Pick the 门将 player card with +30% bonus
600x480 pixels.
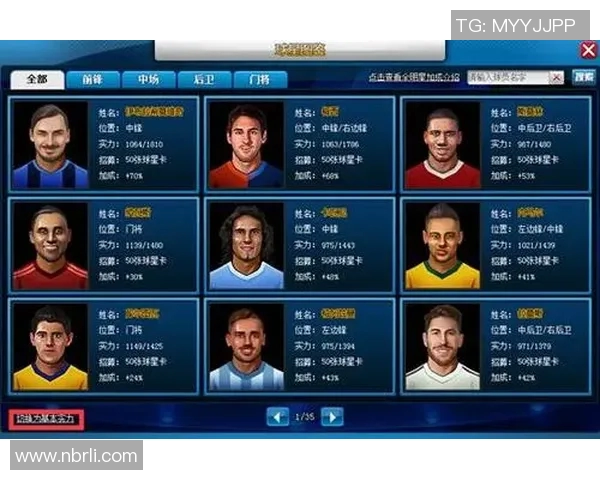coord(104,245)
